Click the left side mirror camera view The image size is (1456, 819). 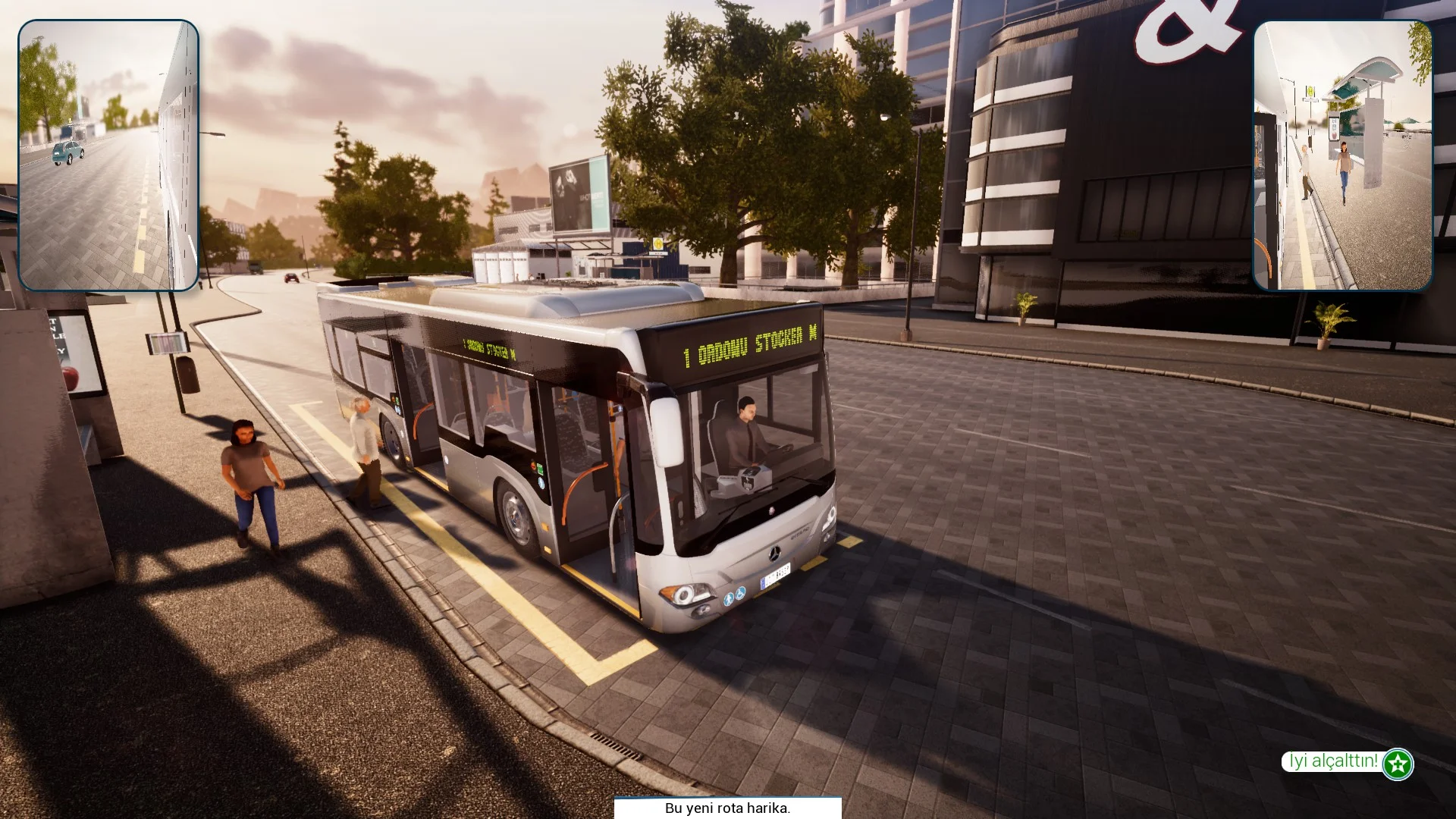point(108,155)
